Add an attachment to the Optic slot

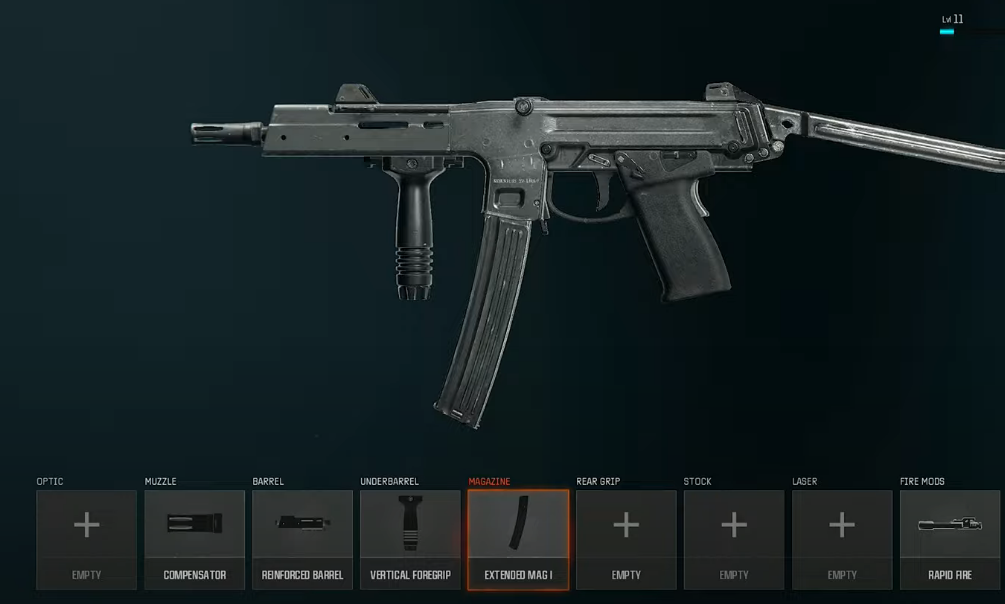click(86, 539)
